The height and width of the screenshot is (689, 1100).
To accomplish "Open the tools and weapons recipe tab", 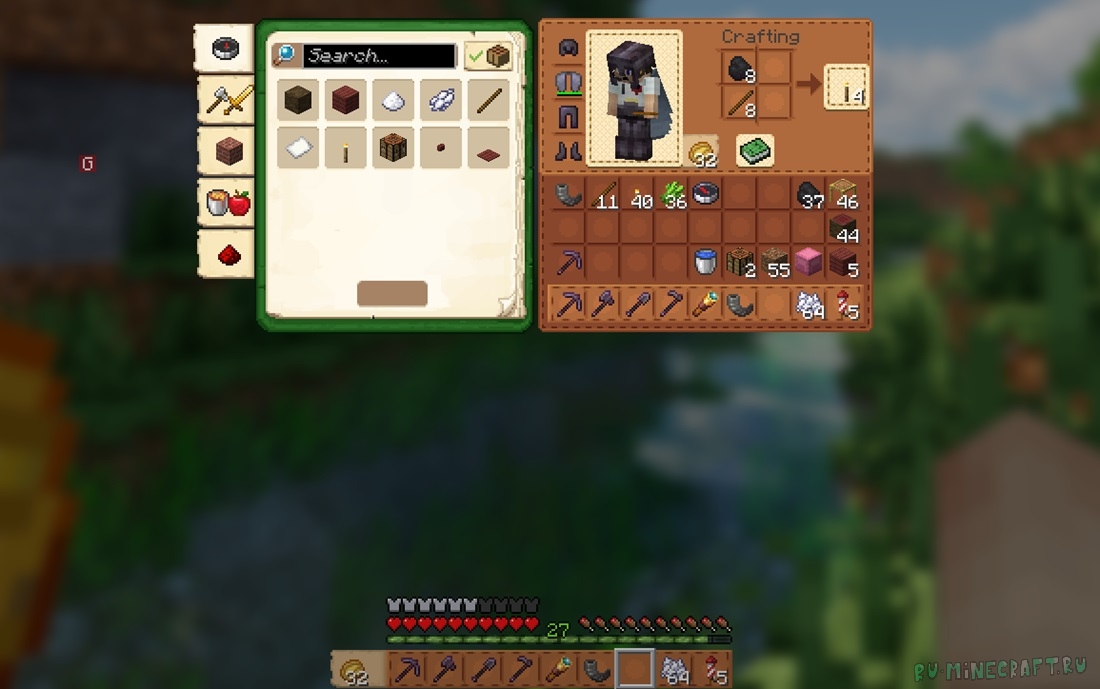I will pyautogui.click(x=225, y=100).
